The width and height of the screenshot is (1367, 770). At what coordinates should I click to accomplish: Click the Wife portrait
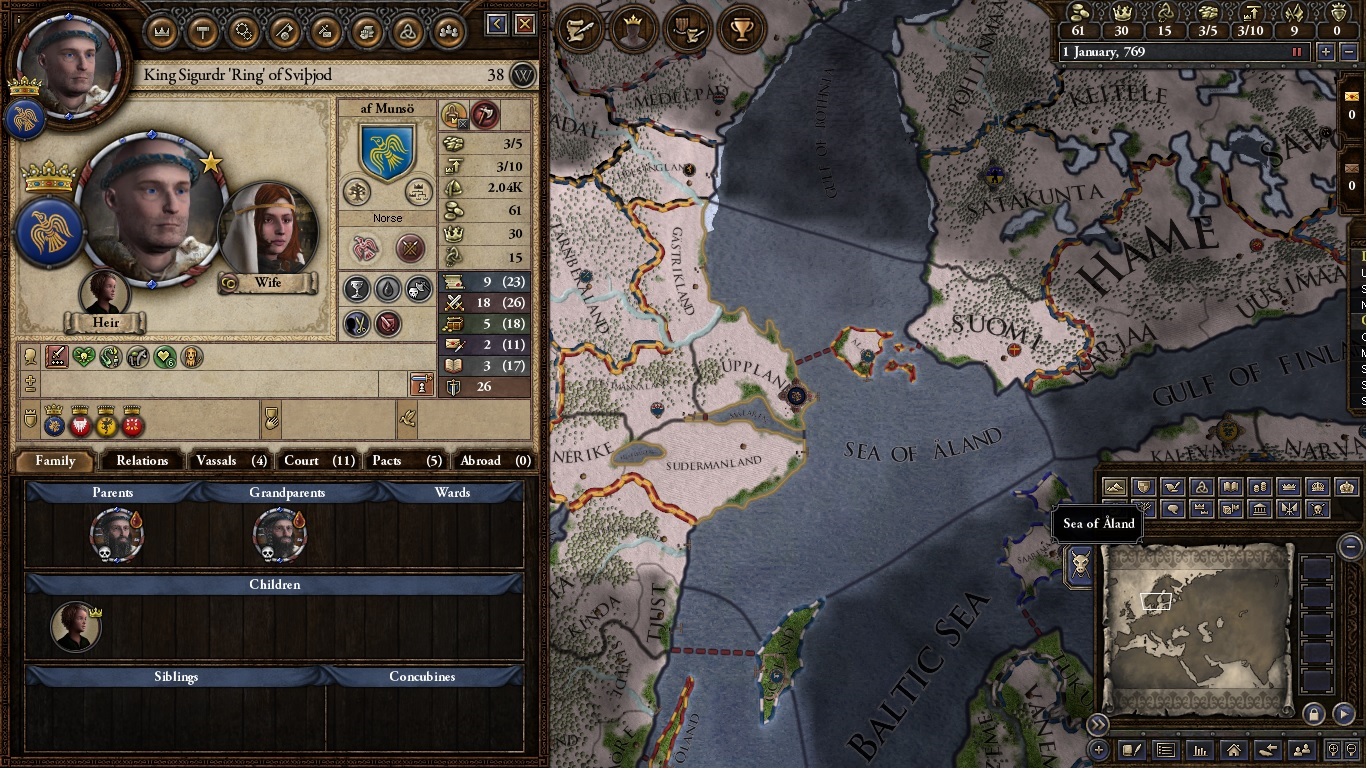click(268, 231)
